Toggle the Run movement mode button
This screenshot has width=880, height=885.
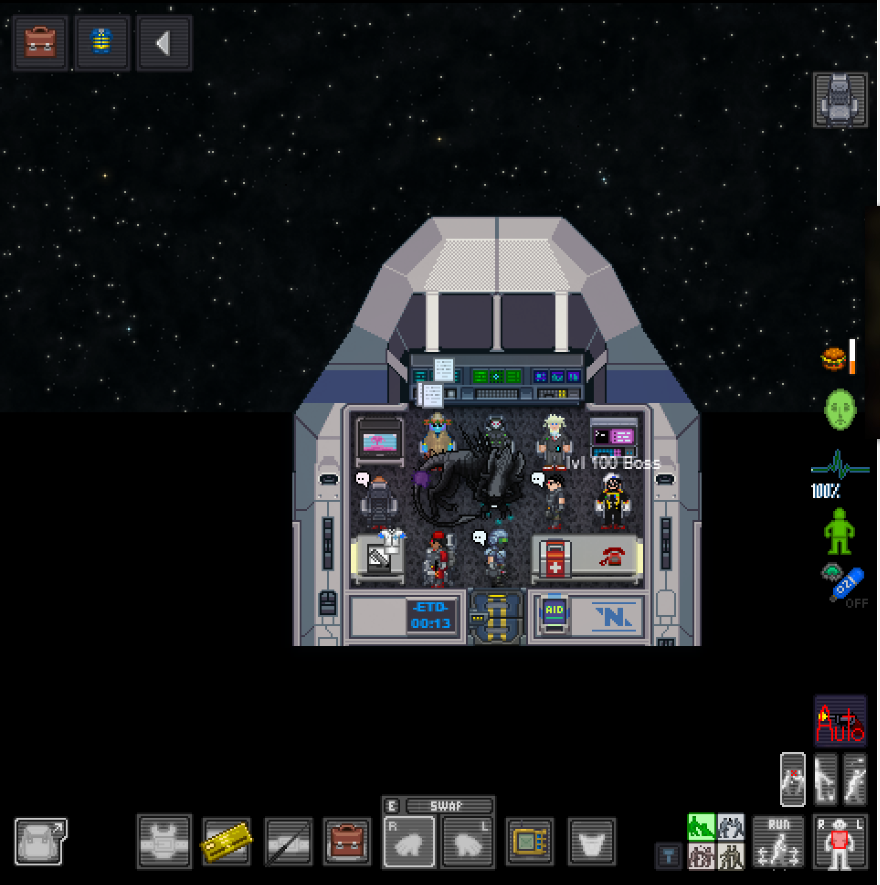778,841
